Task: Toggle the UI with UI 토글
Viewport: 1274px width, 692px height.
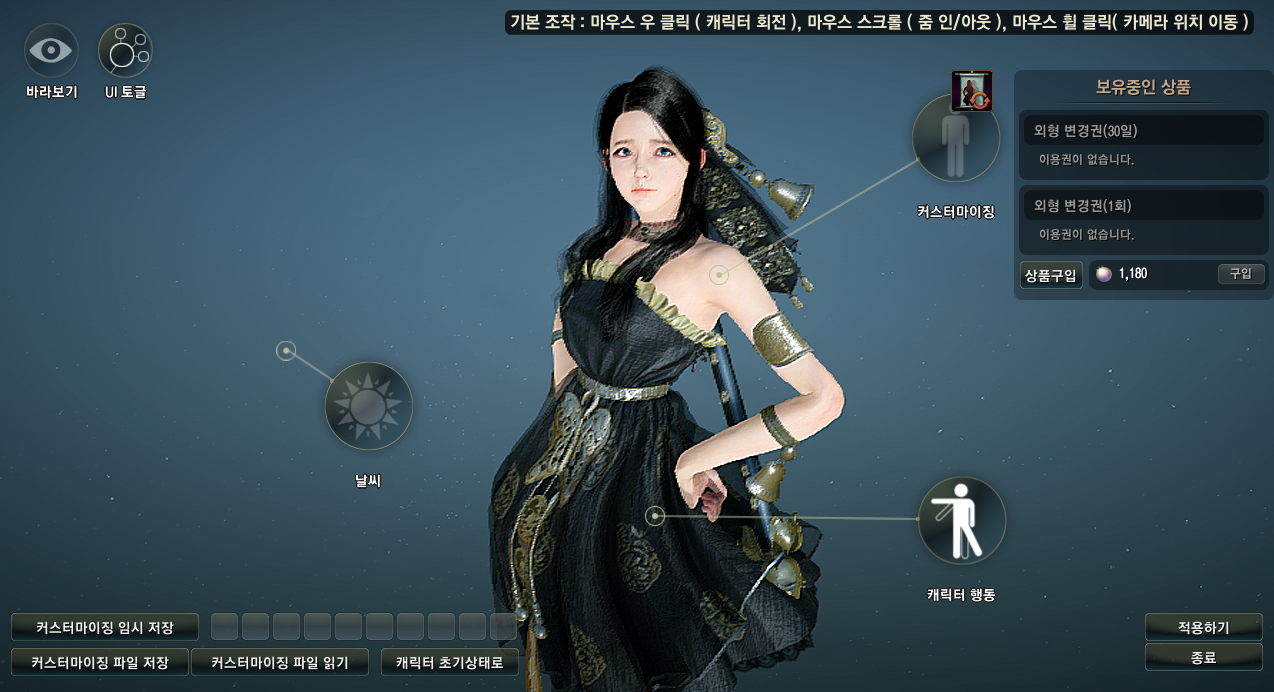Action: [125, 51]
